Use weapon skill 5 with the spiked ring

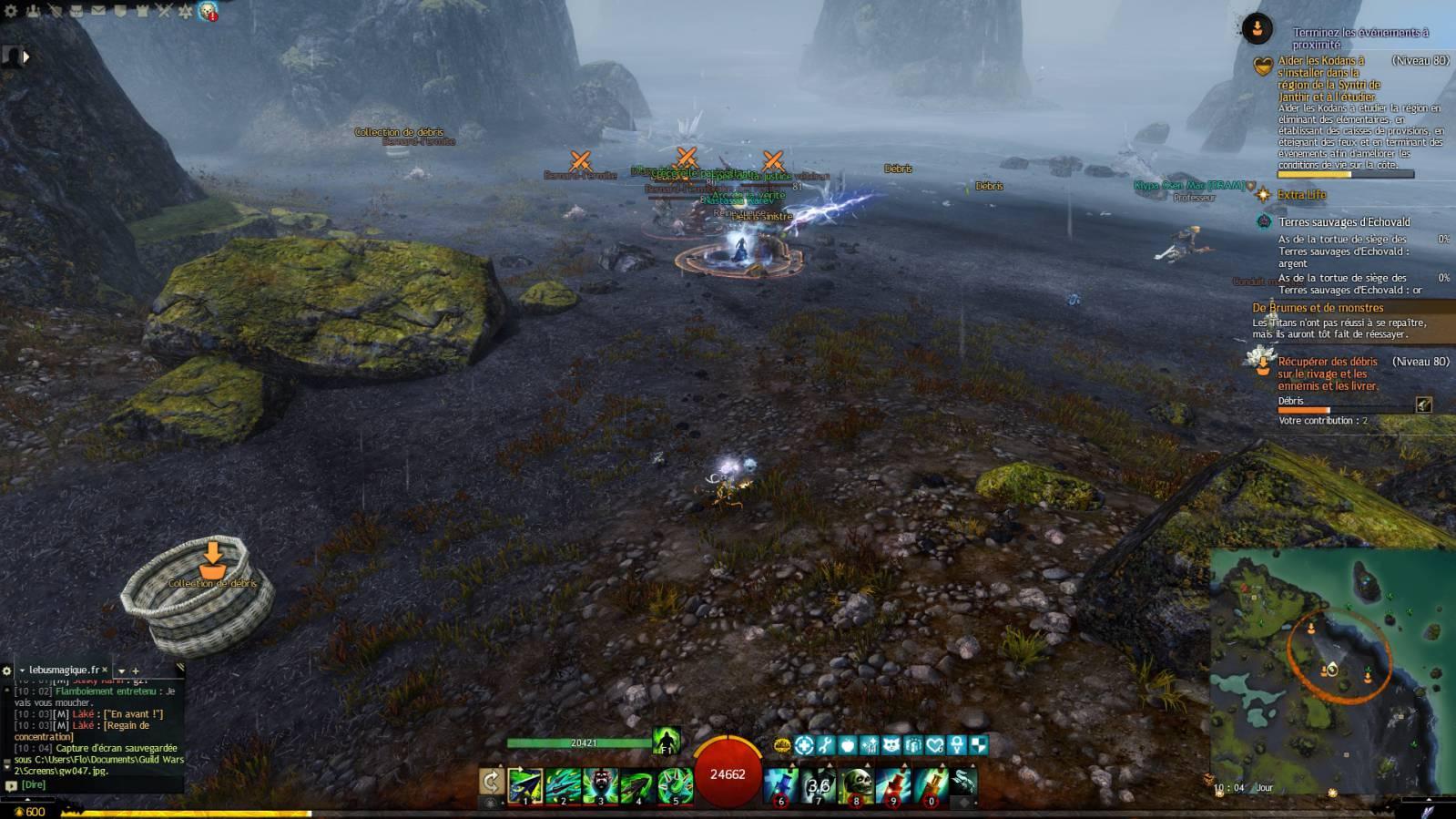675,784
